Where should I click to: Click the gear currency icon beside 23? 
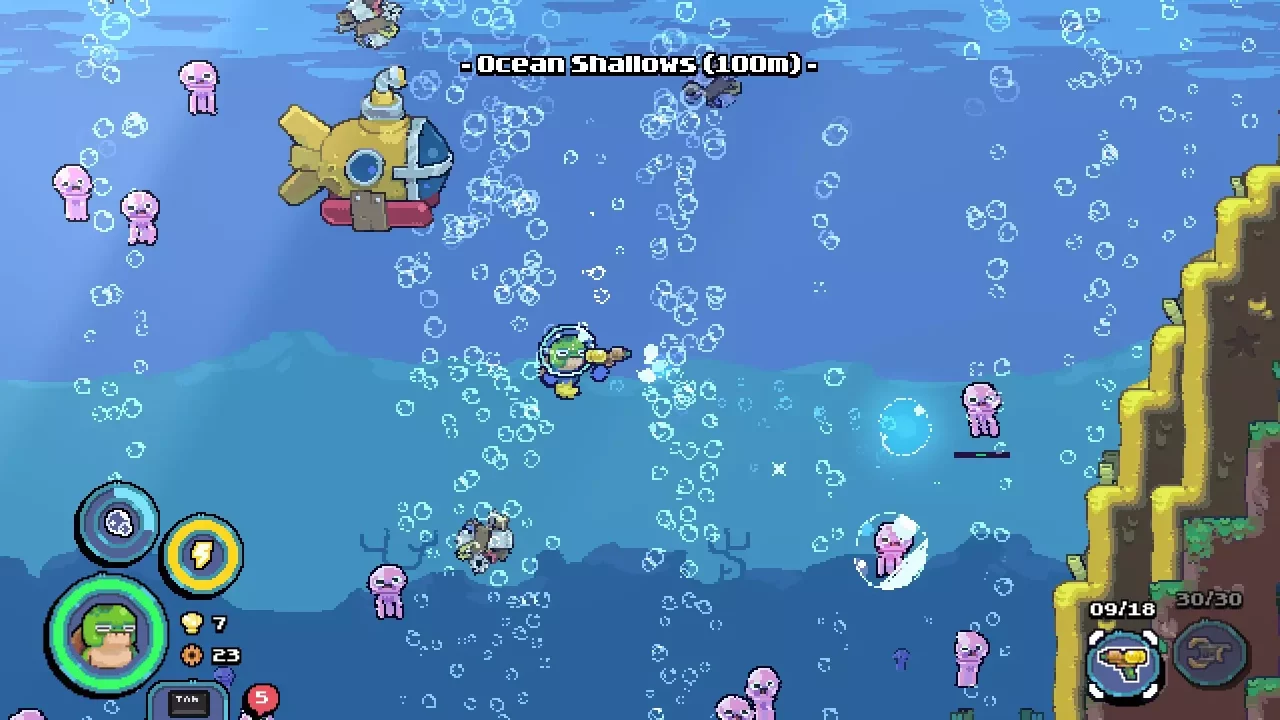(x=193, y=656)
